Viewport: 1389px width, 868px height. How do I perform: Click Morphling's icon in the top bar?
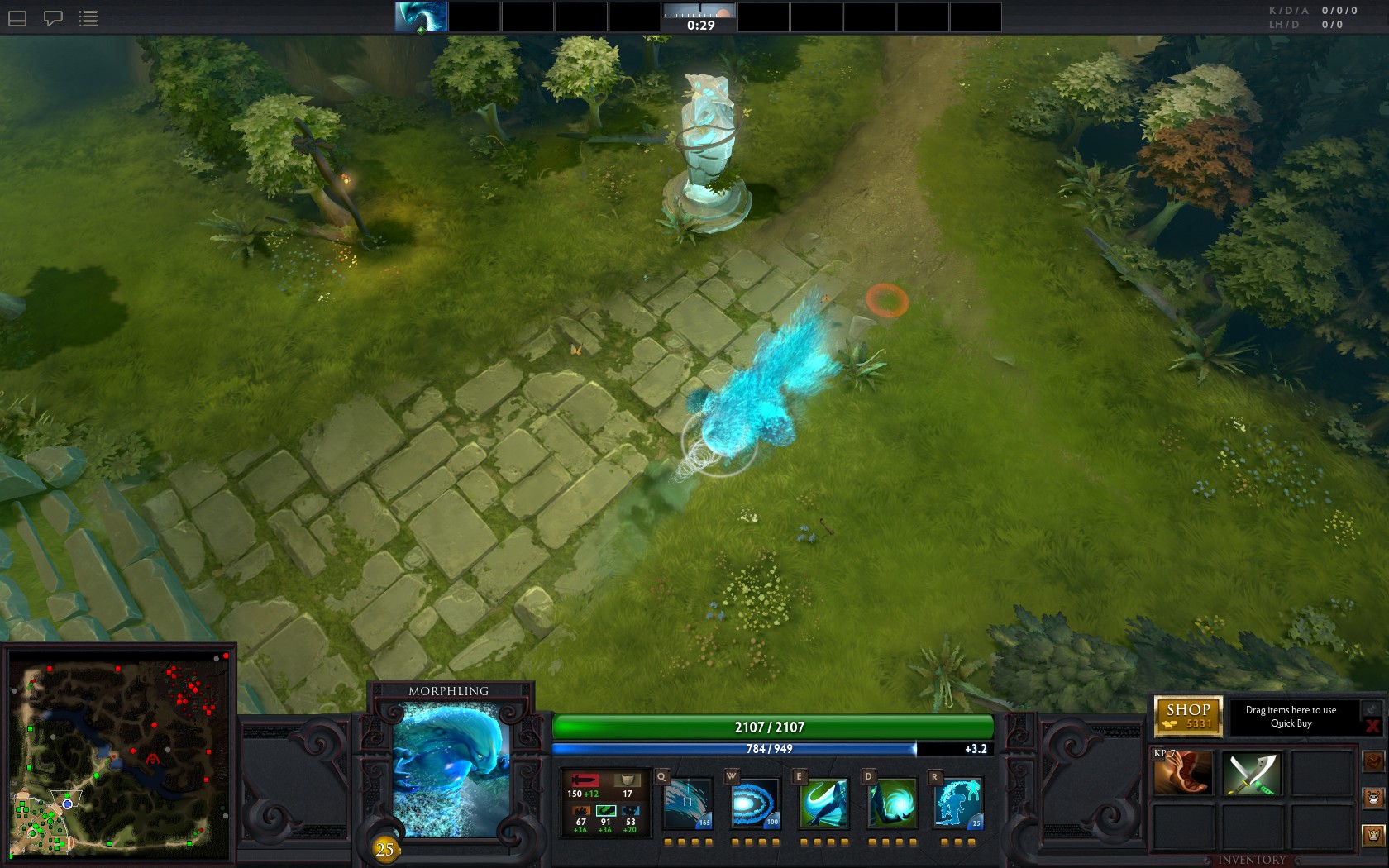421,17
